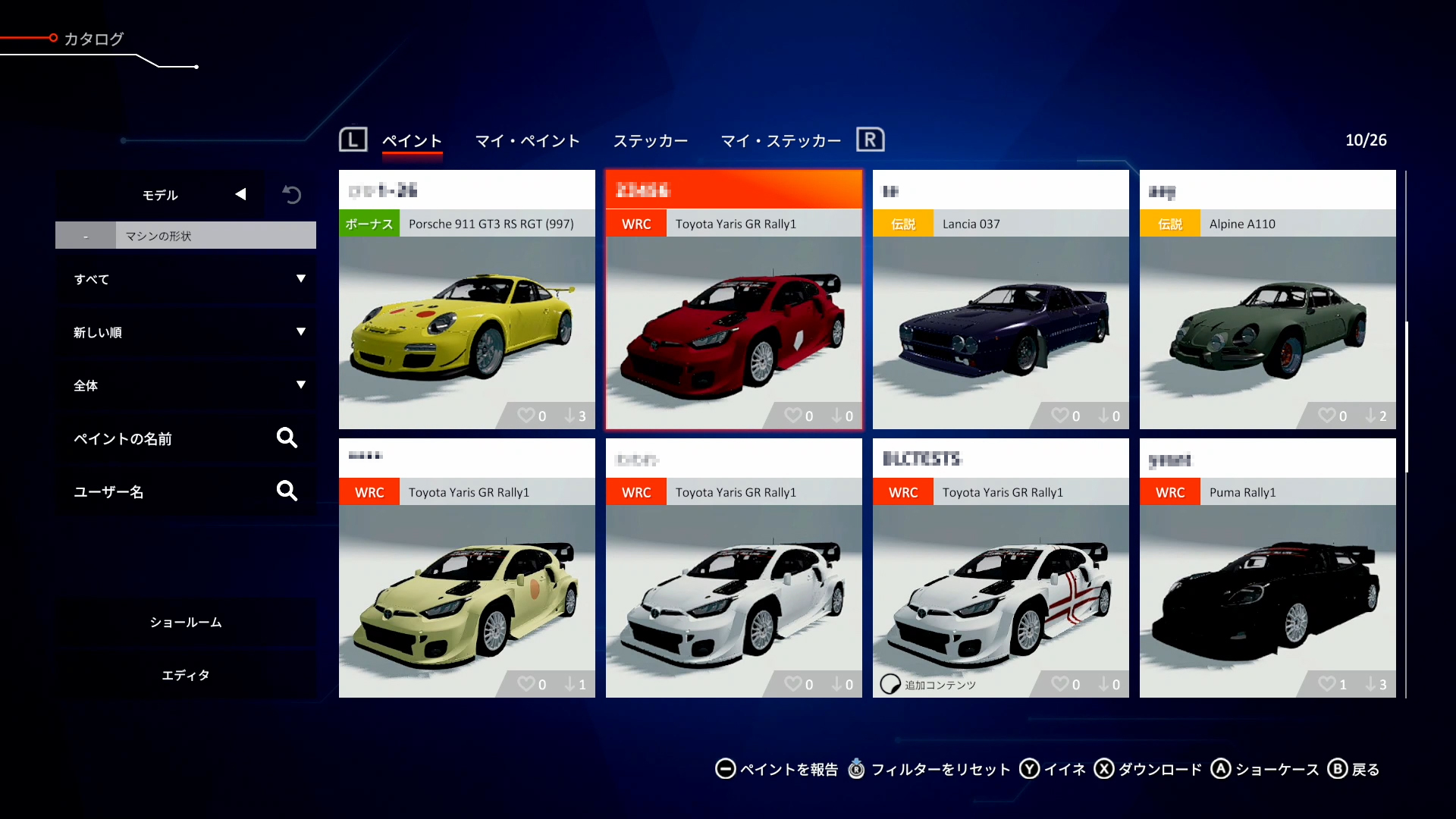Click the reset arrow beside モデル
The width and height of the screenshot is (1456, 819).
[292, 195]
